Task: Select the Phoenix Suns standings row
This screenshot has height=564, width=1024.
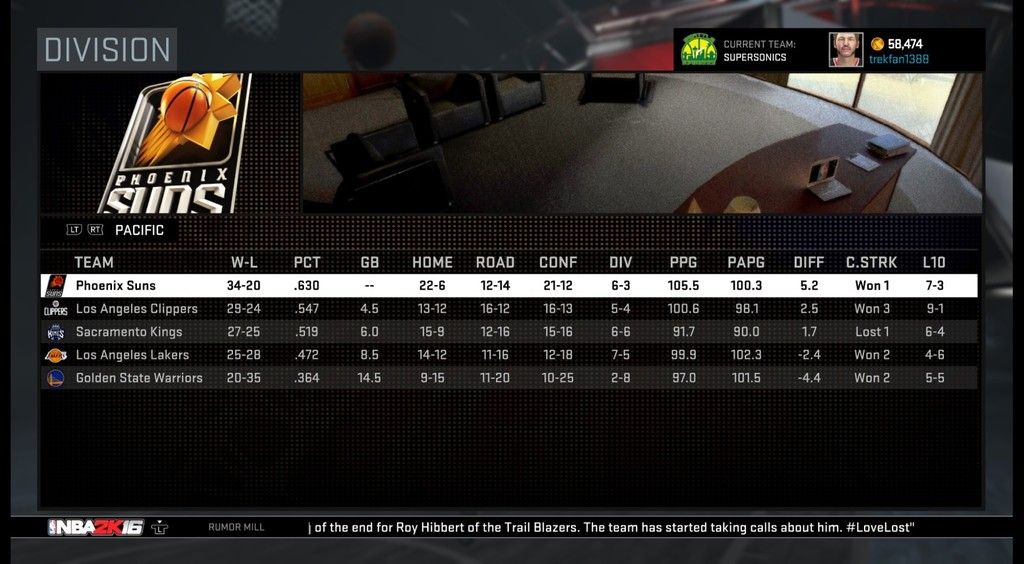Action: (x=508, y=286)
